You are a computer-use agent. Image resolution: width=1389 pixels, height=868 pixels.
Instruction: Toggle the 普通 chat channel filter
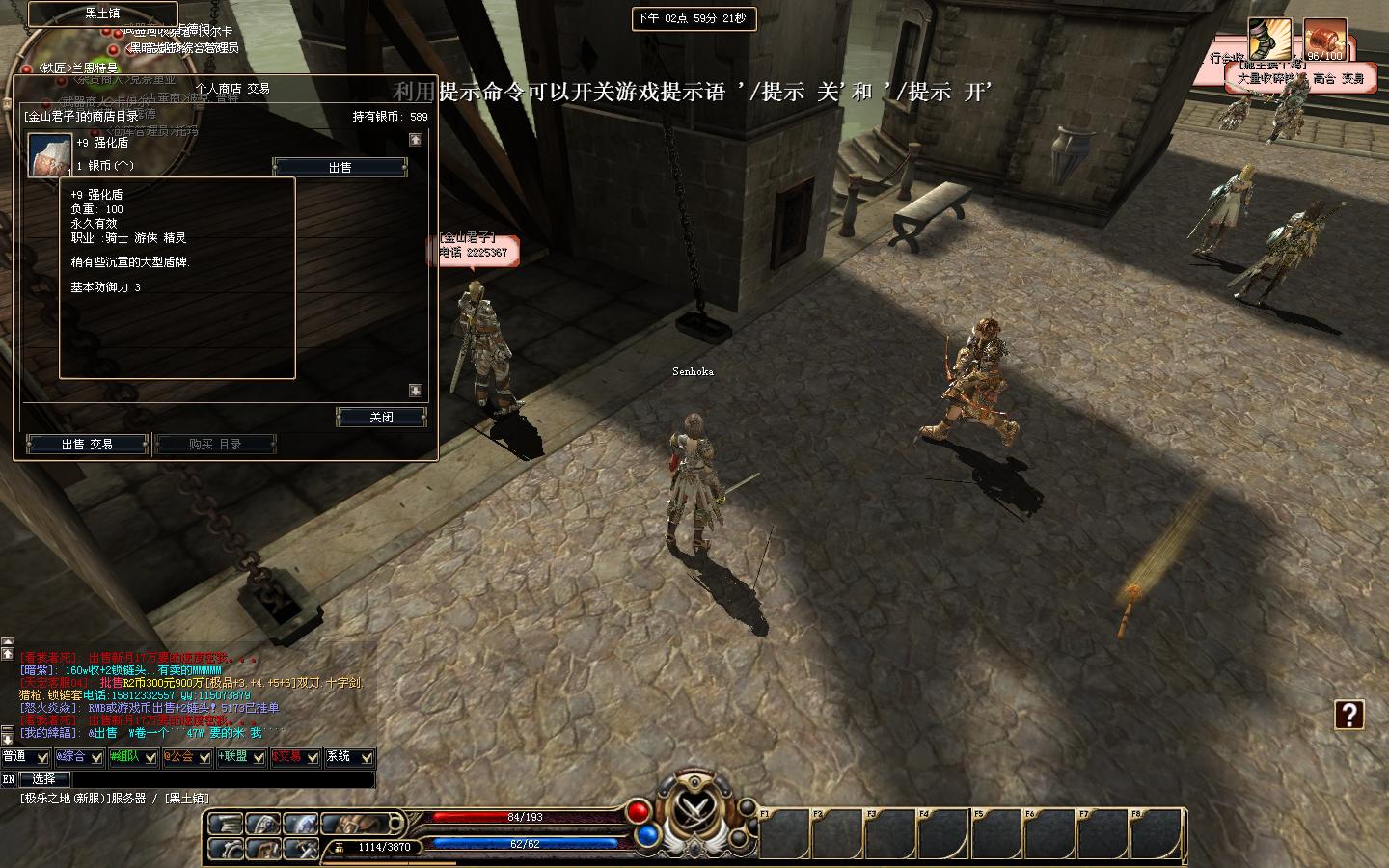pos(26,757)
